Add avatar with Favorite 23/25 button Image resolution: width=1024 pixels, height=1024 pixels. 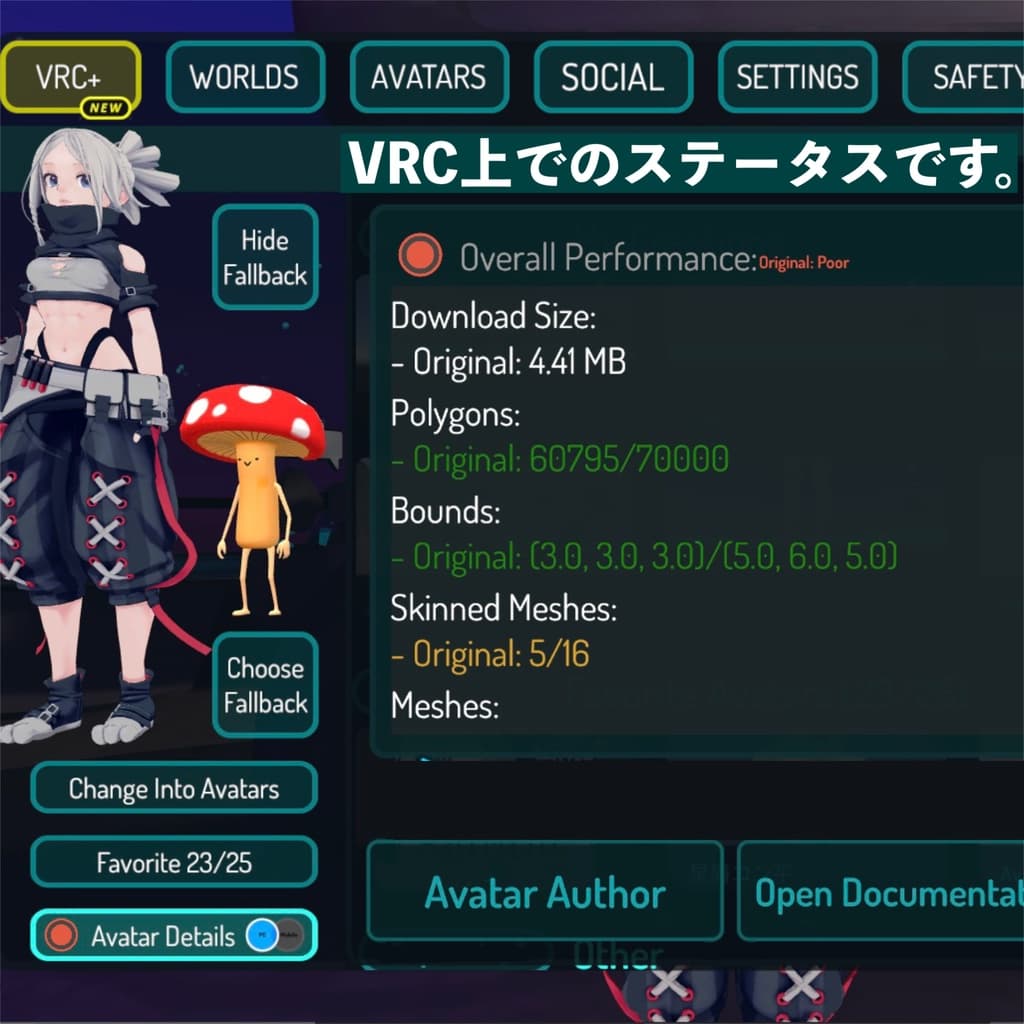[174, 862]
